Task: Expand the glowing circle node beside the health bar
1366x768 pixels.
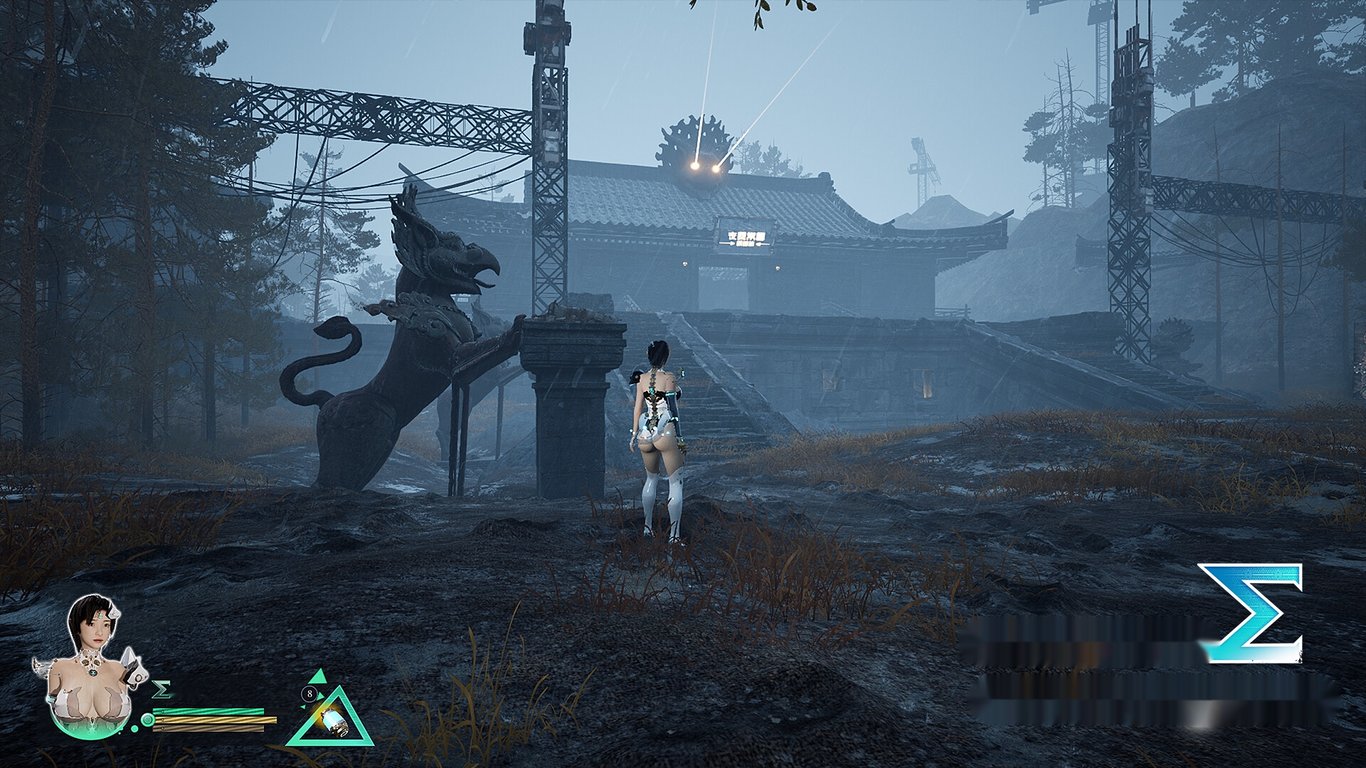Action: click(147, 719)
